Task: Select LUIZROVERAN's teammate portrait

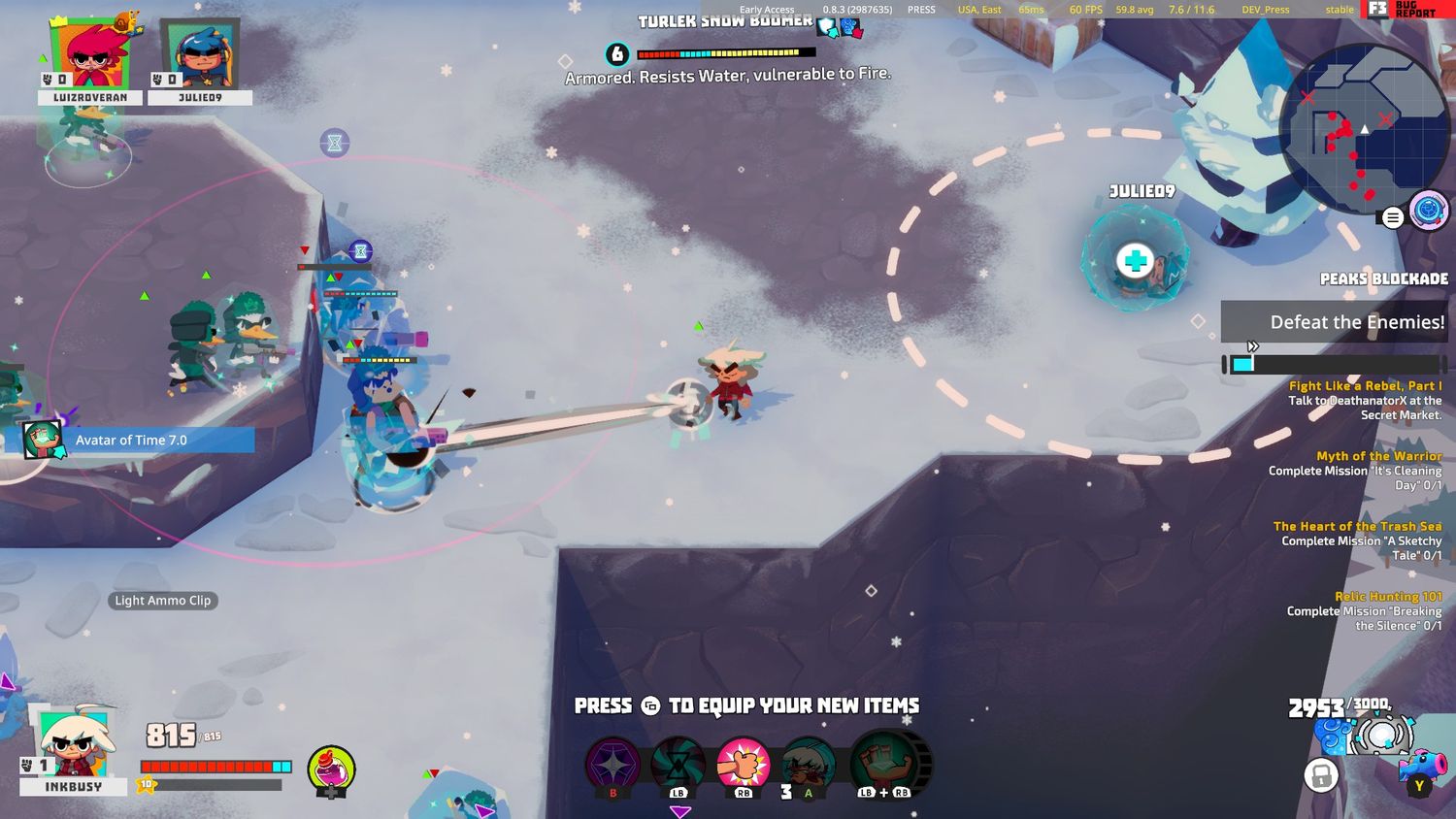Action: click(x=90, y=55)
